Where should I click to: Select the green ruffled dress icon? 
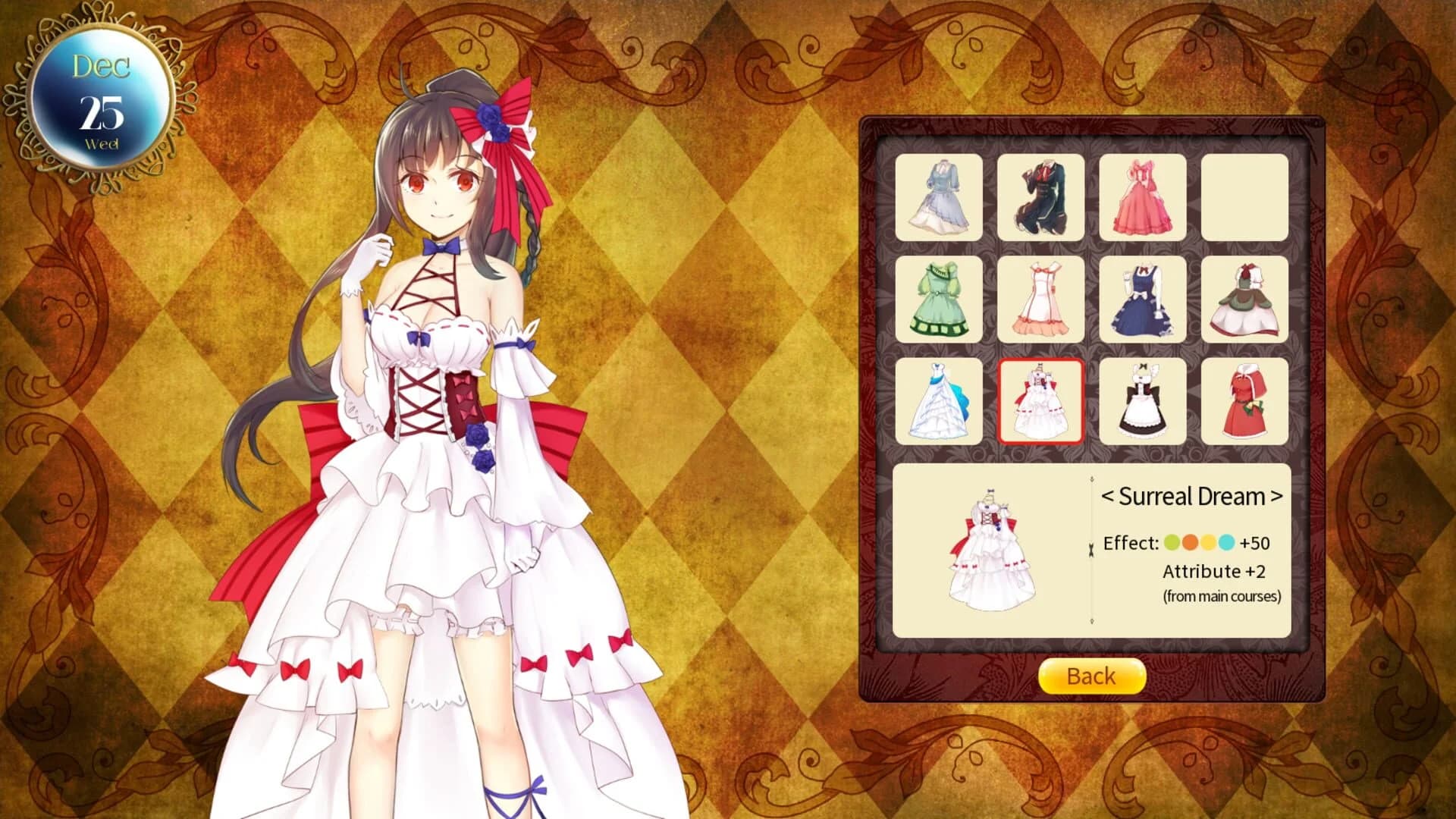[x=940, y=298]
